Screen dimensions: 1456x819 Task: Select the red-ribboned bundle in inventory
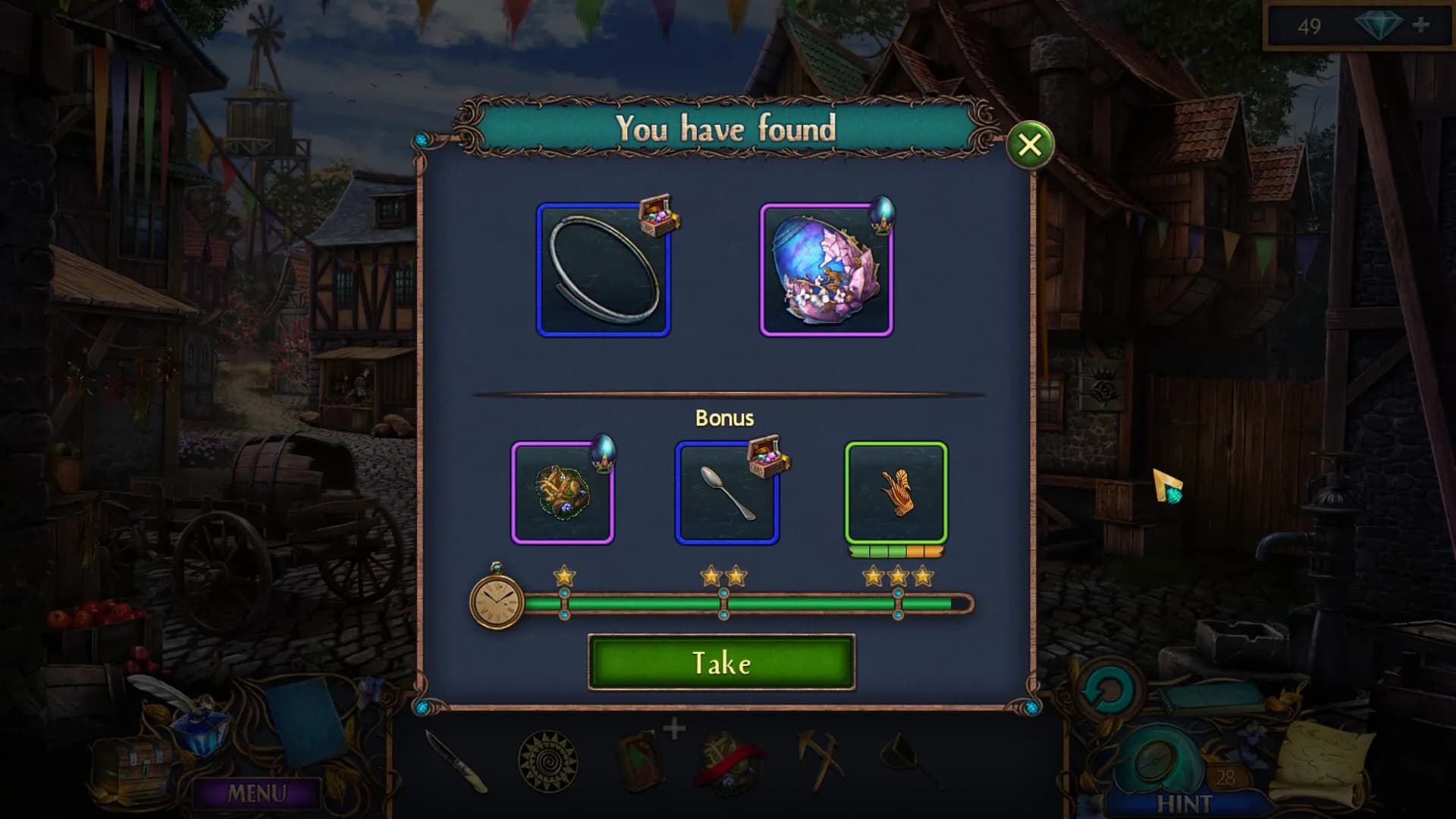727,761
